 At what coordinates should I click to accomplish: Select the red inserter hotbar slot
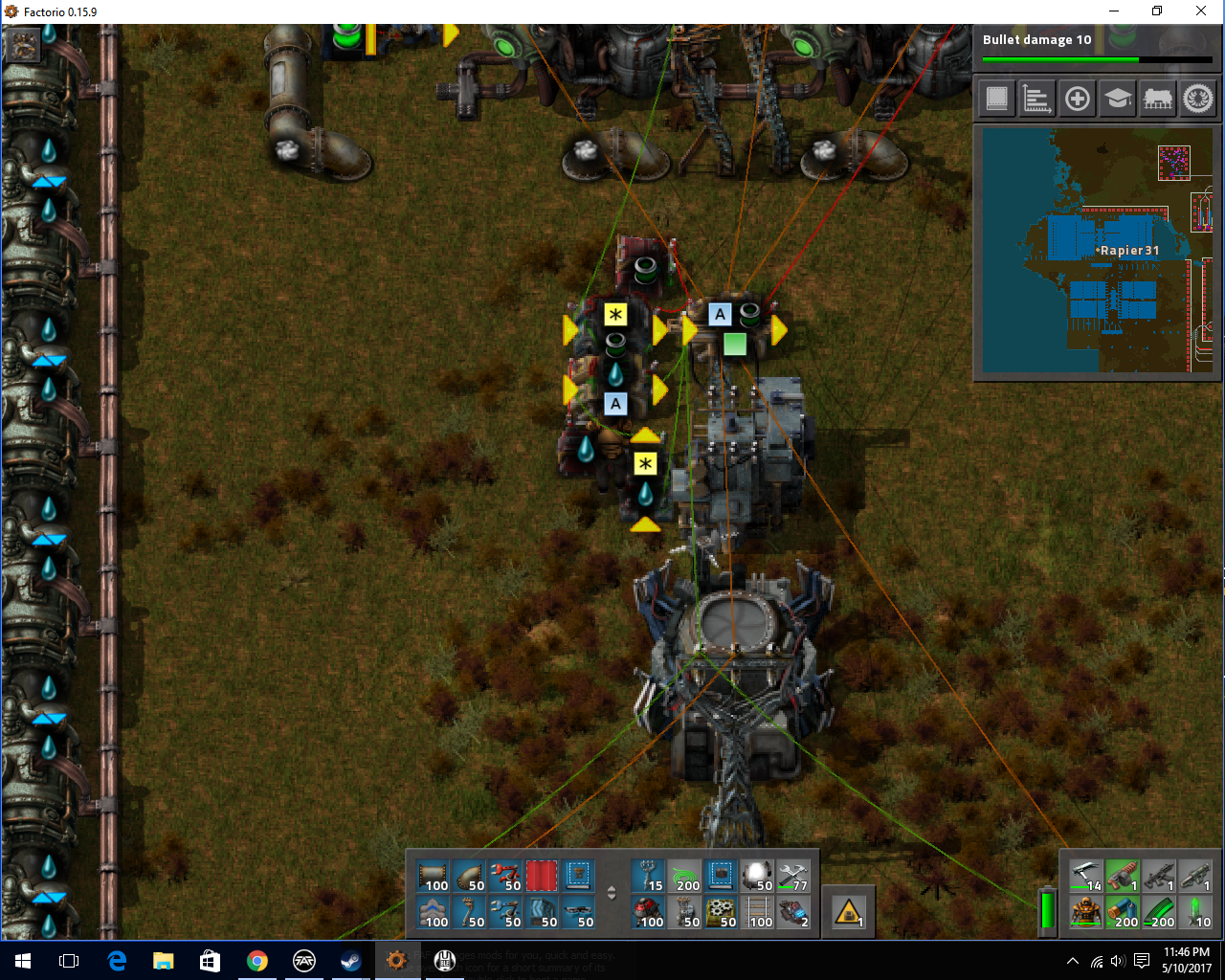coord(505,877)
